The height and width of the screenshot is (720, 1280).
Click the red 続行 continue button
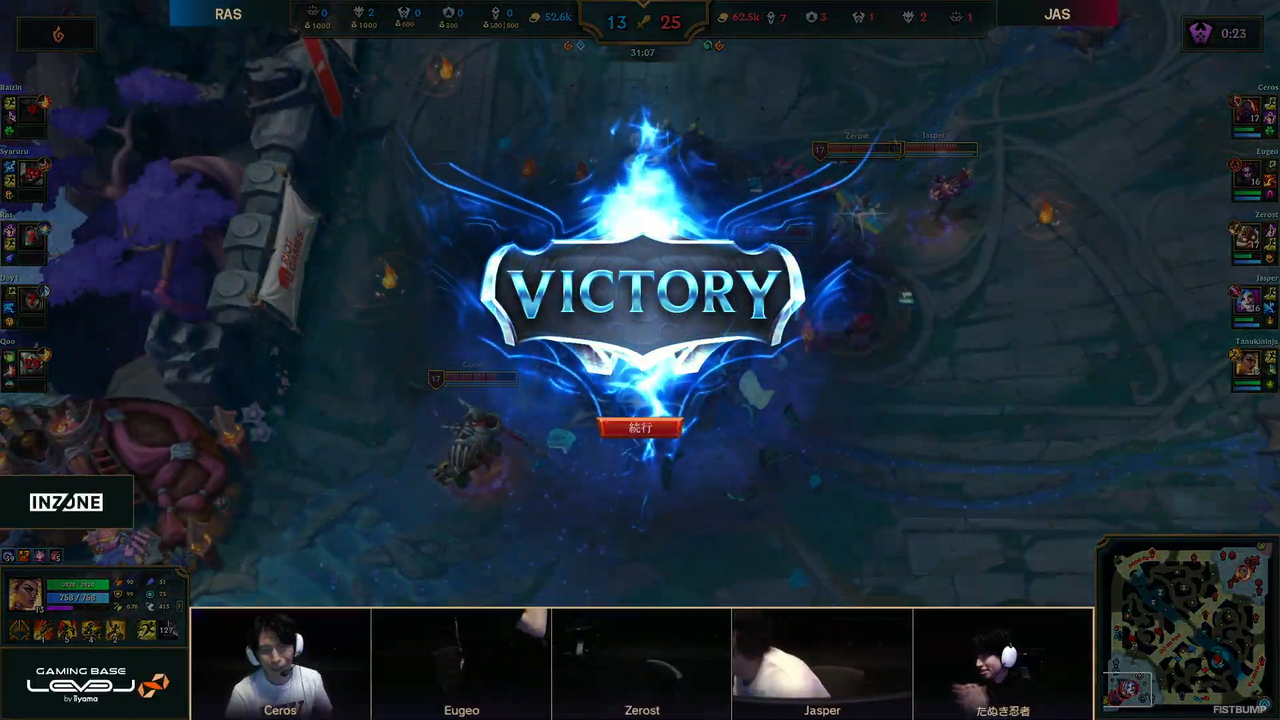(640, 428)
